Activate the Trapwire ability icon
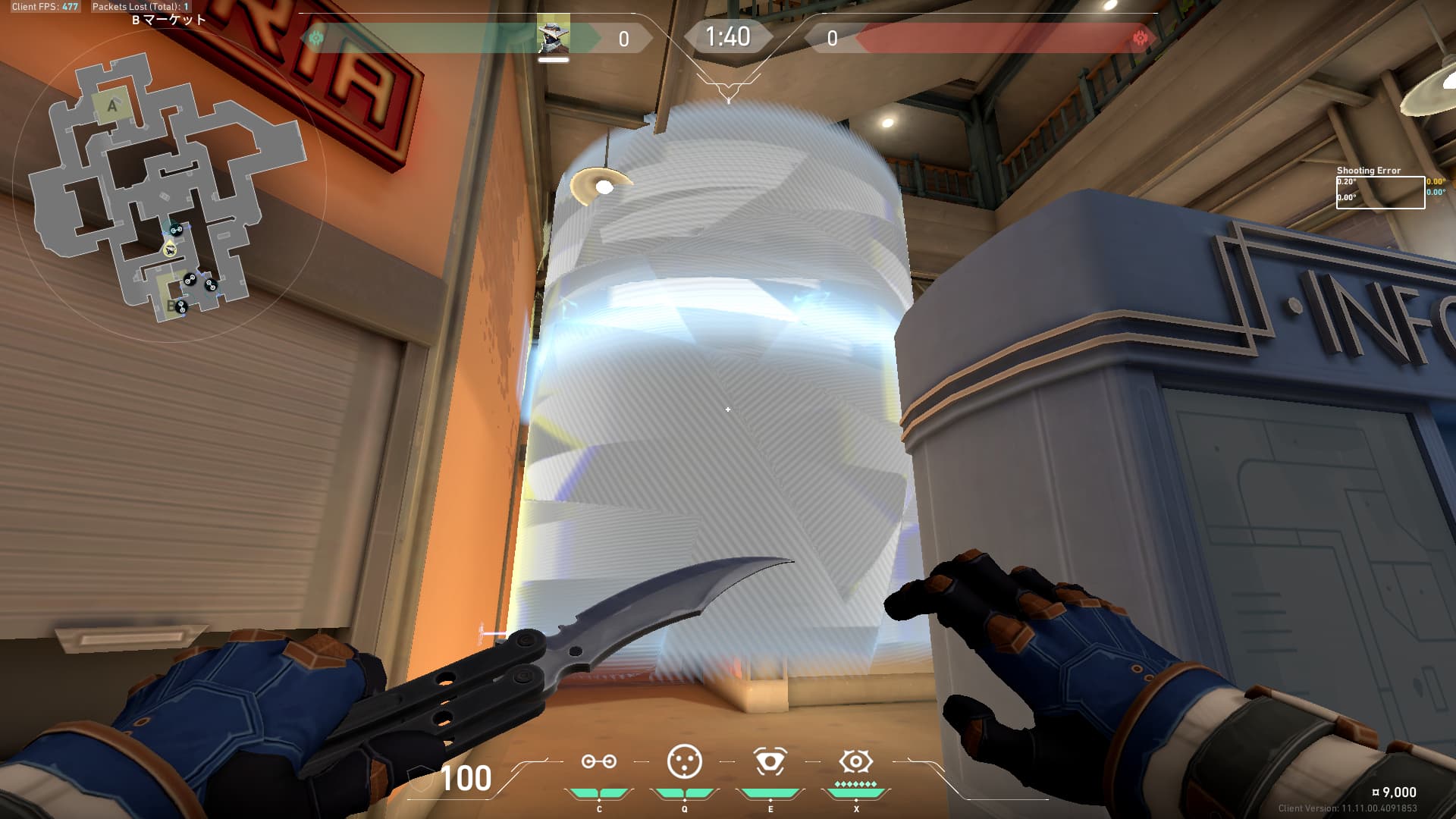The height and width of the screenshot is (819, 1456). tap(598, 762)
